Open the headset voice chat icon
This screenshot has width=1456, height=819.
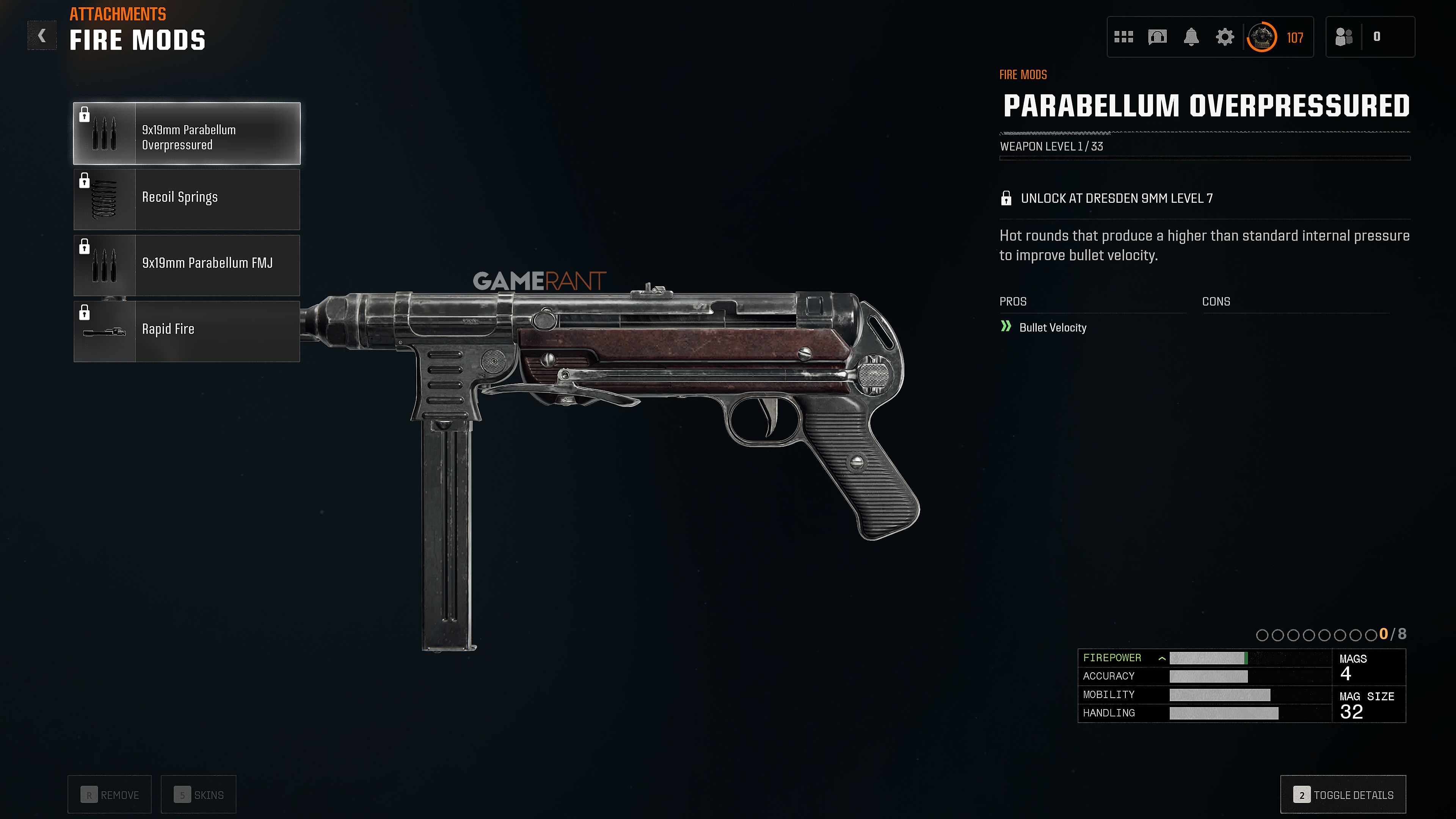(x=1157, y=37)
